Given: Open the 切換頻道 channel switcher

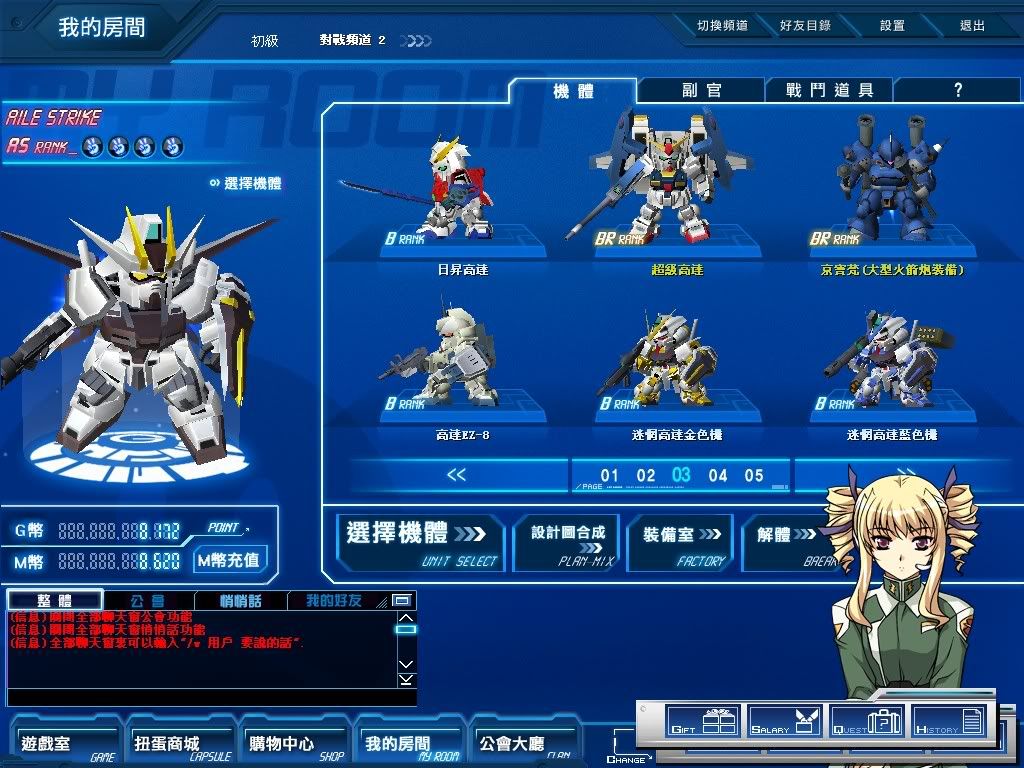Looking at the screenshot, I should [x=722, y=26].
